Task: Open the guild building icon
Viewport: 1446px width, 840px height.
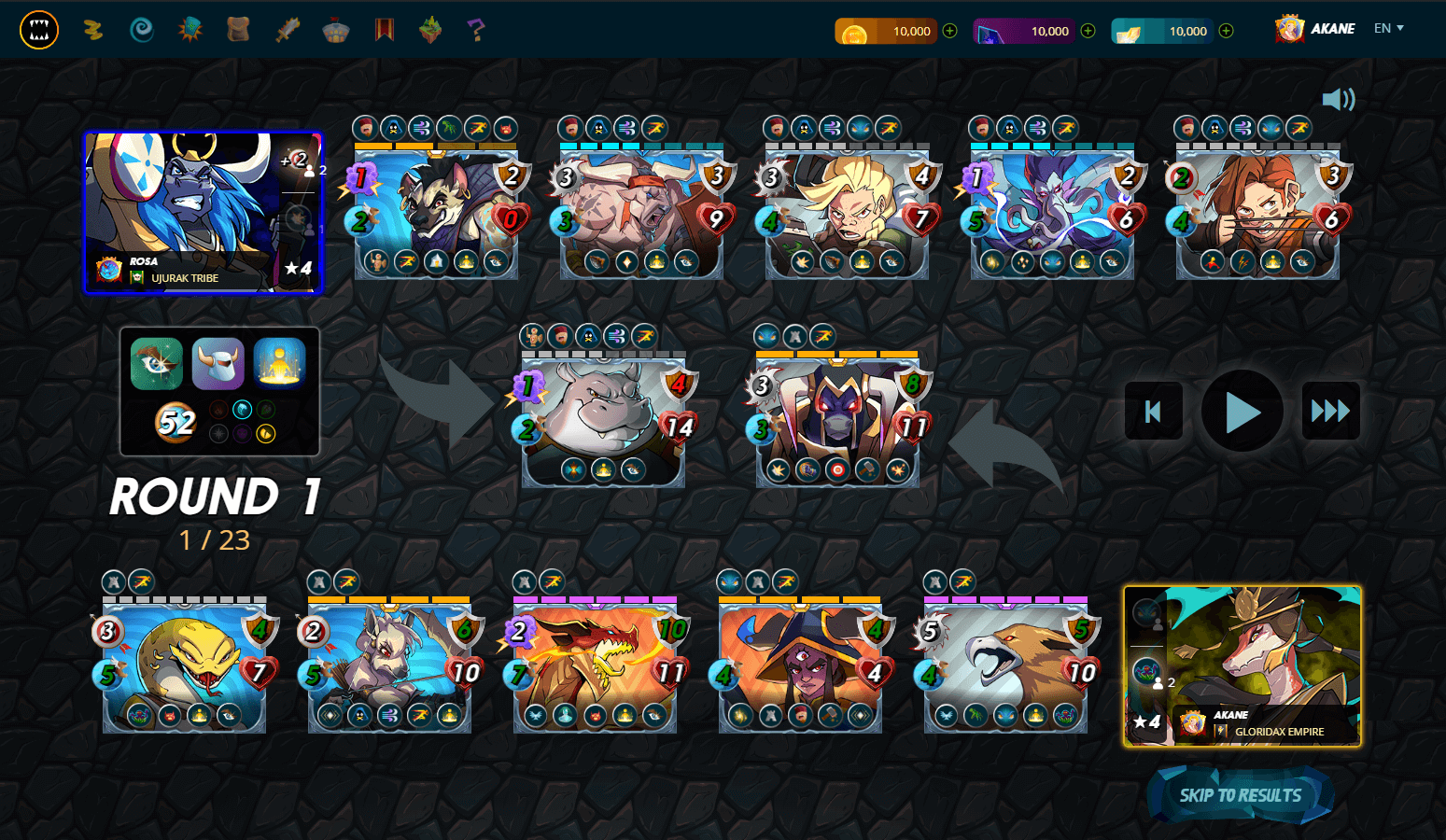Action: pyautogui.click(x=334, y=29)
